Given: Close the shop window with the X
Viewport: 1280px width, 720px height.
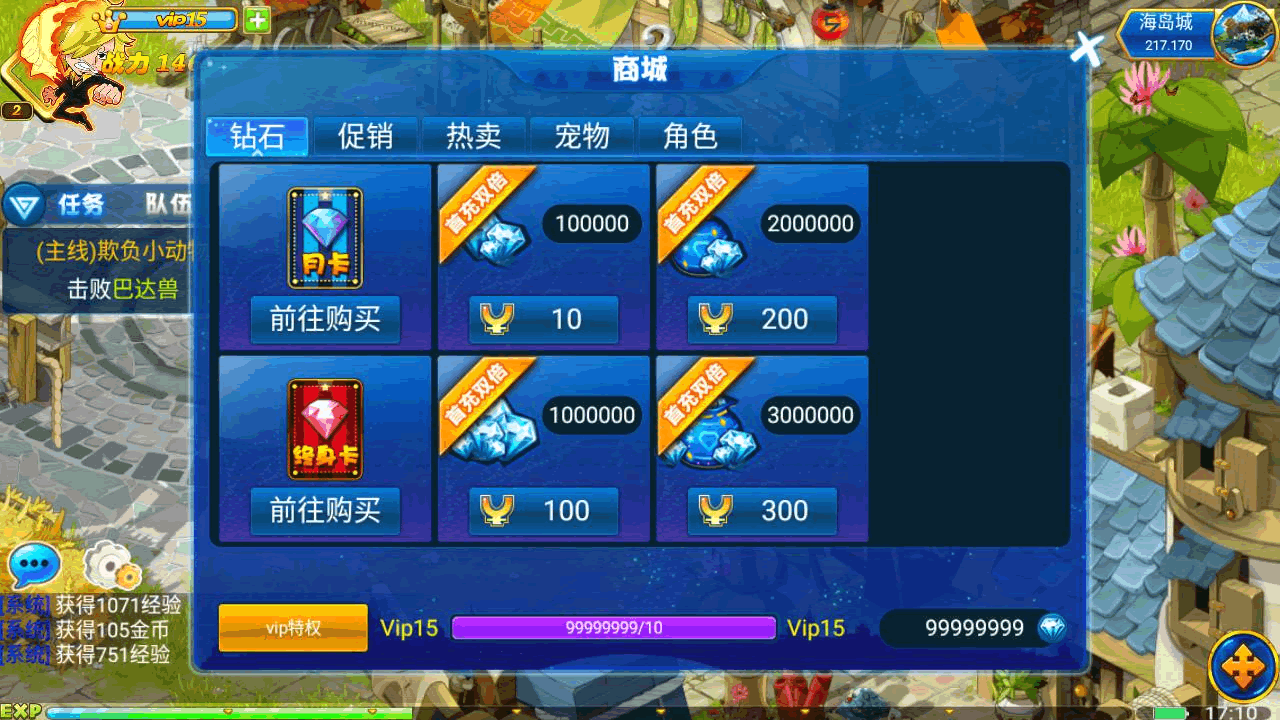Looking at the screenshot, I should click(x=1086, y=47).
